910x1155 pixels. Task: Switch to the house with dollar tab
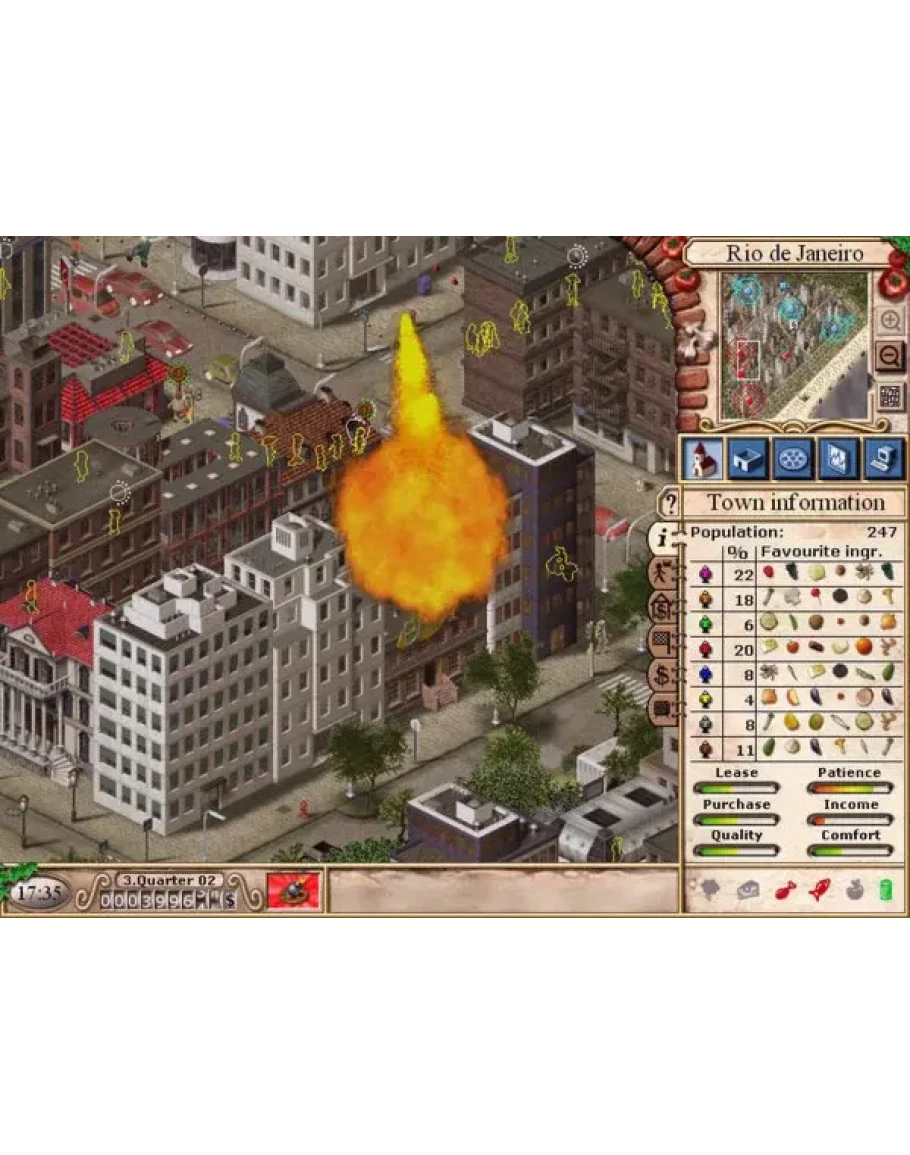[x=663, y=606]
